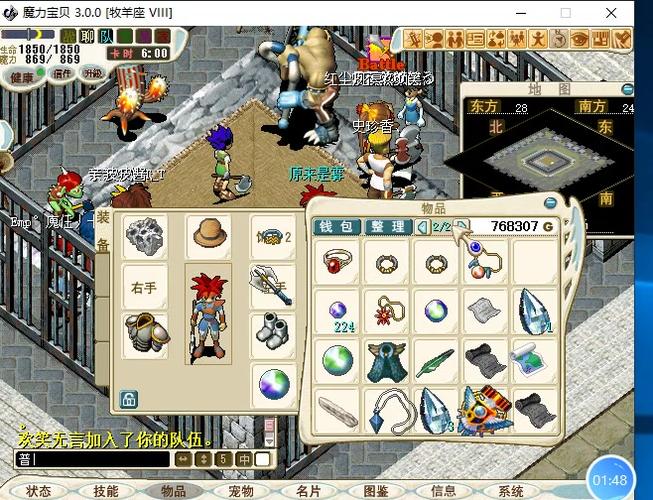
Task: Select the red gem ring item
Action: [x=335, y=263]
